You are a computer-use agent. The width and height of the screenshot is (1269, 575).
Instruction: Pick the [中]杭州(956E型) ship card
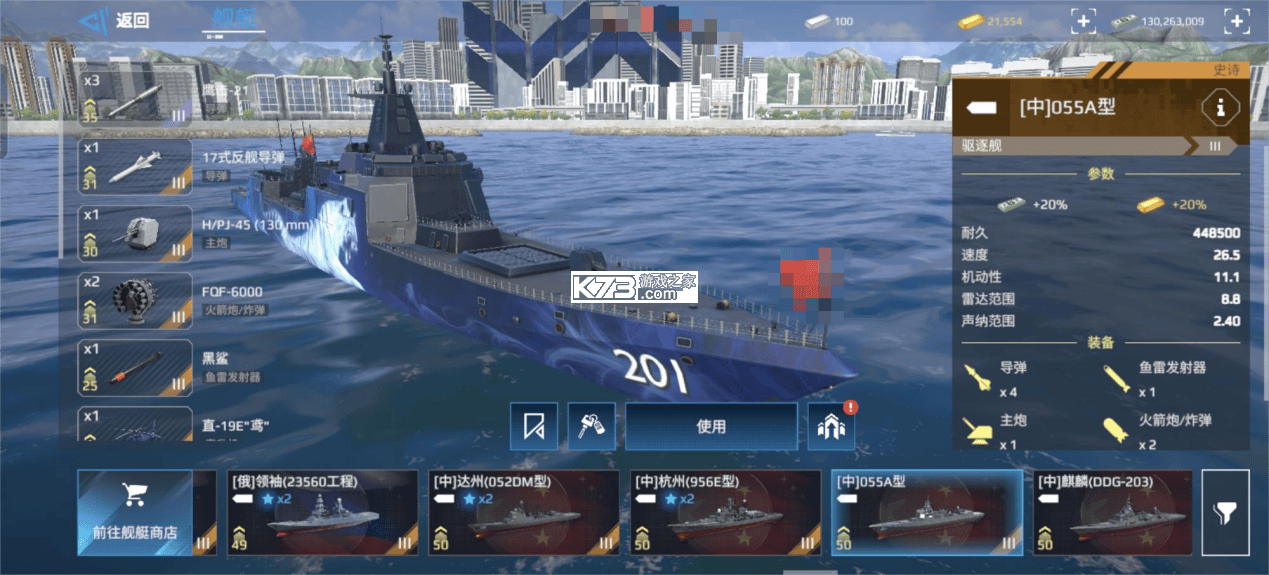click(725, 512)
